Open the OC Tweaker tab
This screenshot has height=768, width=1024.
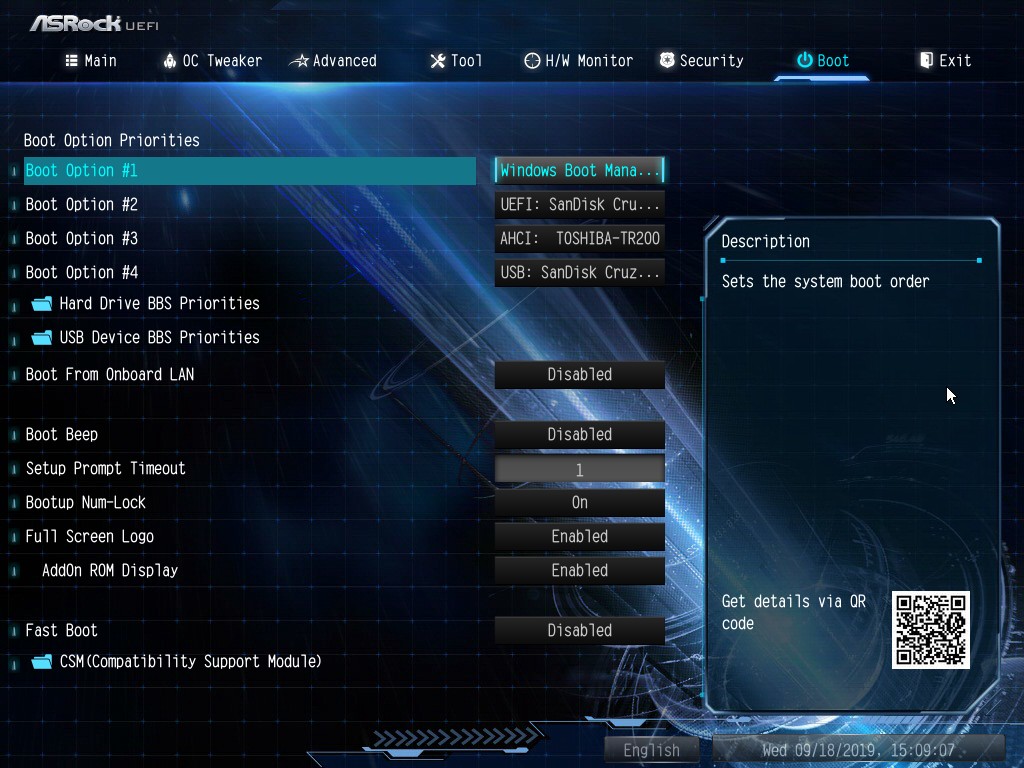click(212, 61)
